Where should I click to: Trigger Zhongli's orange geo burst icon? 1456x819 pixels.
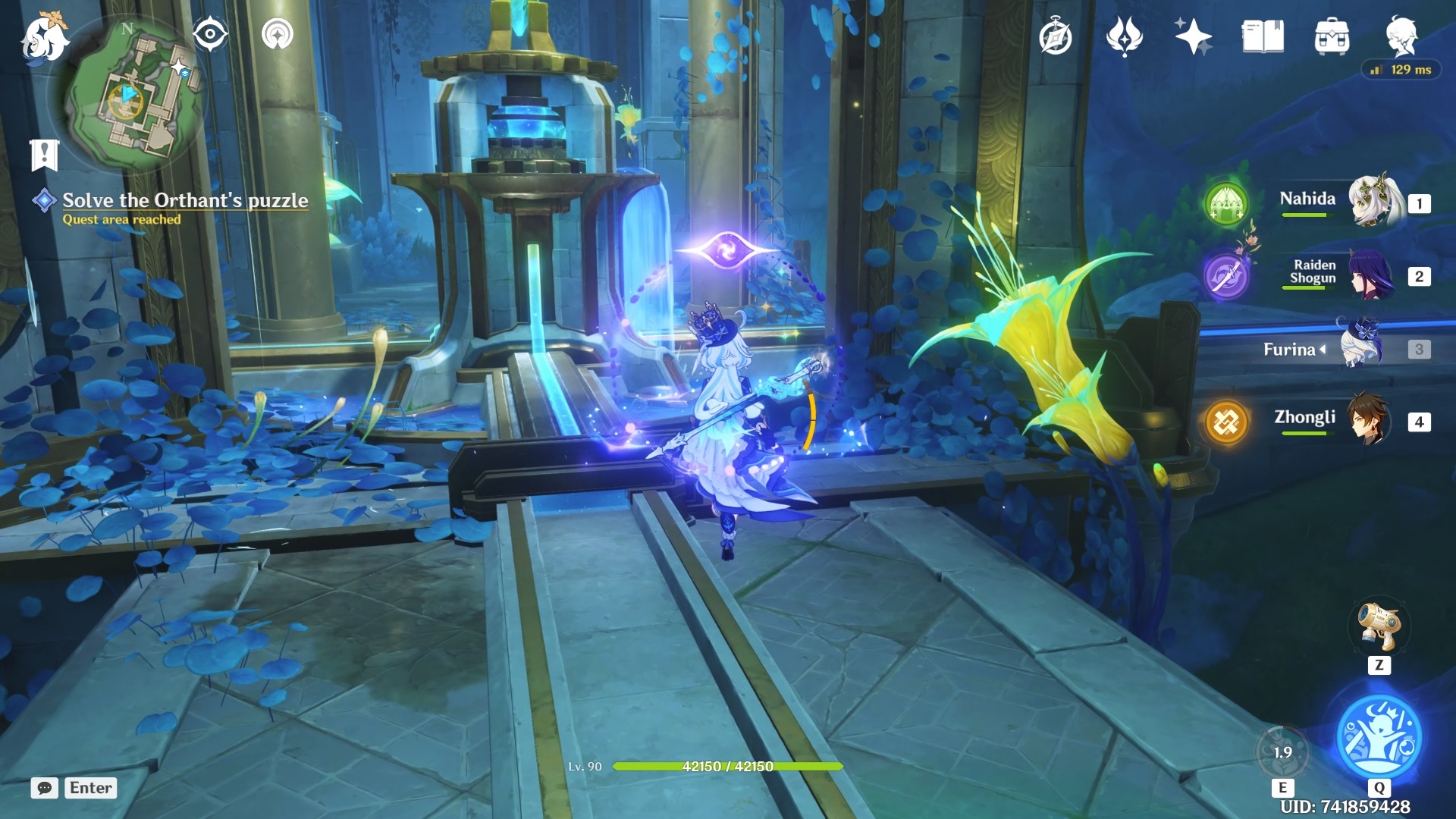pos(1226,422)
